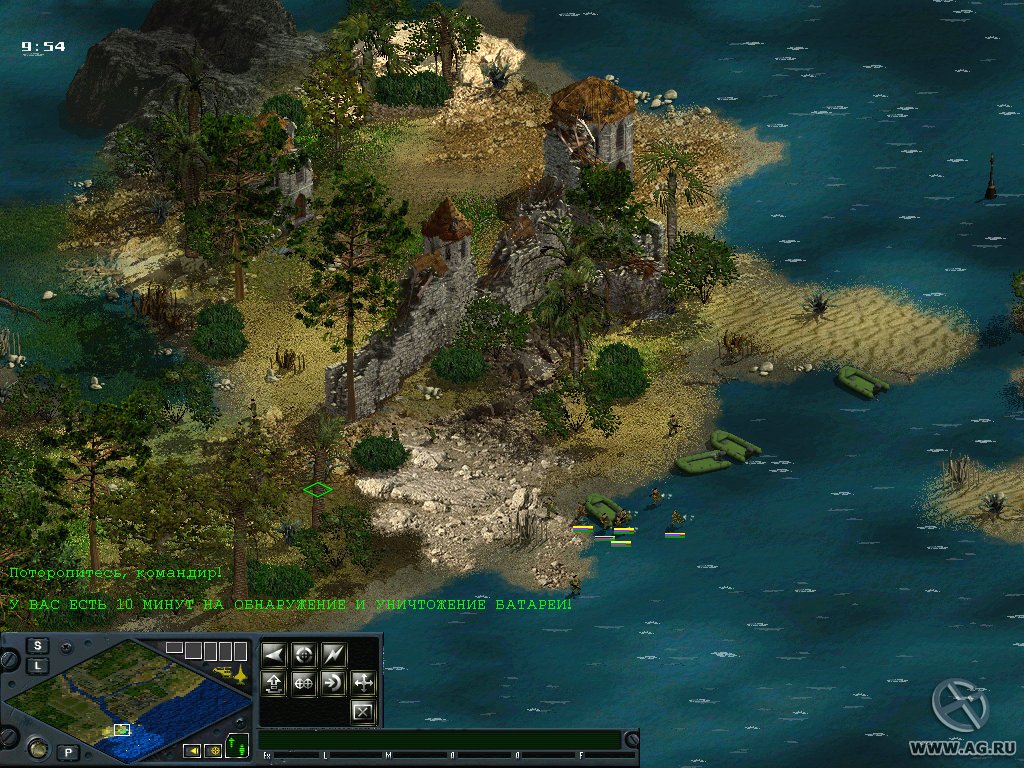Click the diamond-shaped minimap
This screenshot has height=768, width=1024.
point(130,702)
